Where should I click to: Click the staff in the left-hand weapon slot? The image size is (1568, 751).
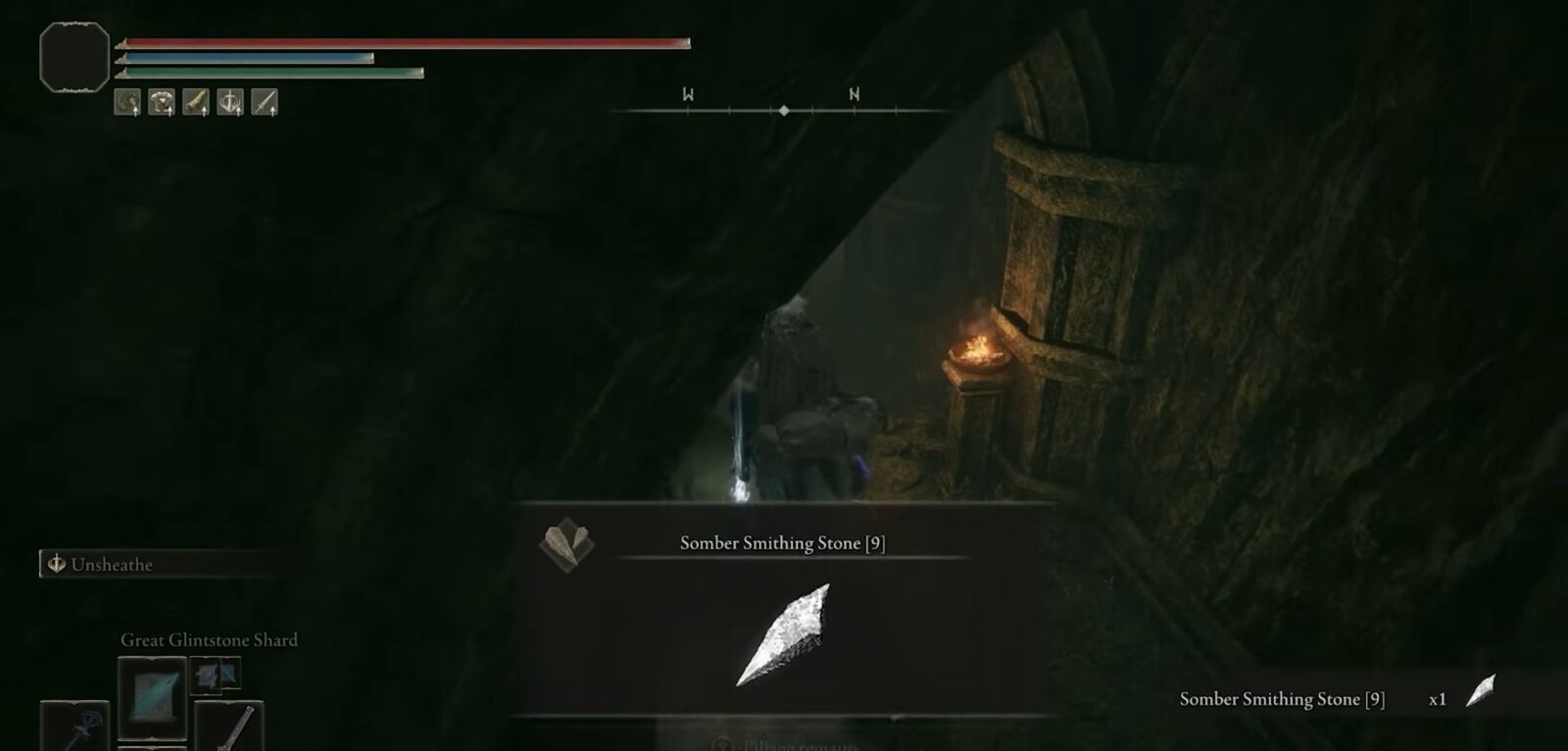75,727
